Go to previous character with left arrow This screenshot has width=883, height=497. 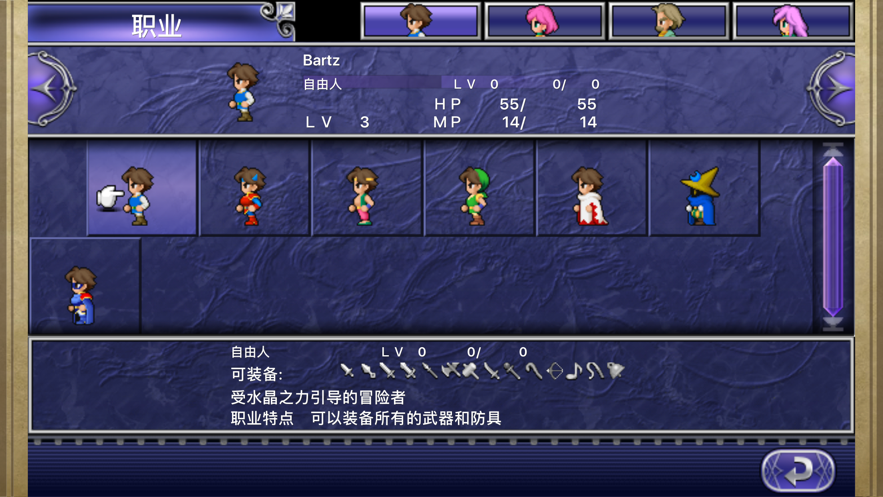point(51,89)
